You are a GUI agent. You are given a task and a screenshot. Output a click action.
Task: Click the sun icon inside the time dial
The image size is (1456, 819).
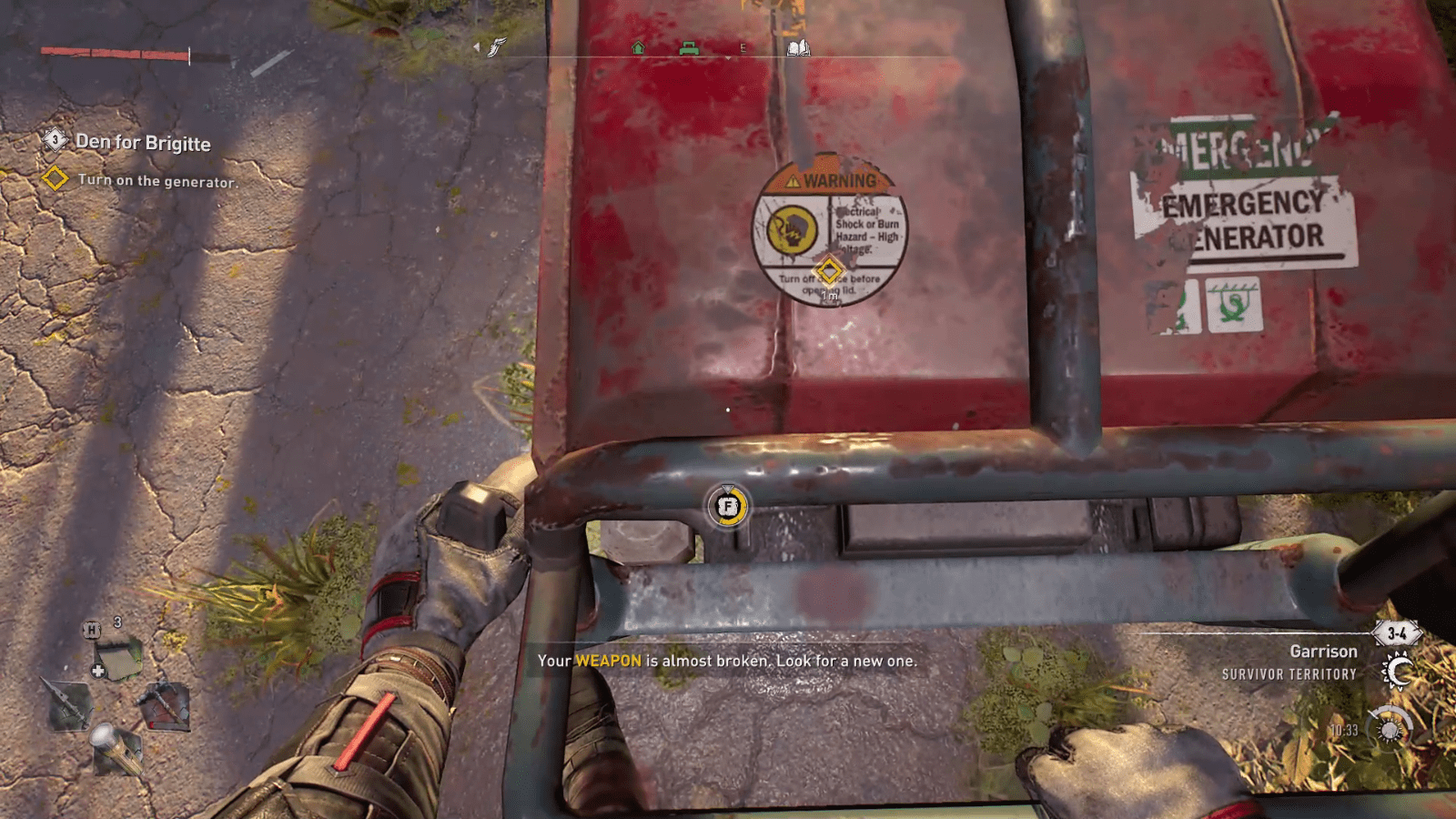[1390, 730]
